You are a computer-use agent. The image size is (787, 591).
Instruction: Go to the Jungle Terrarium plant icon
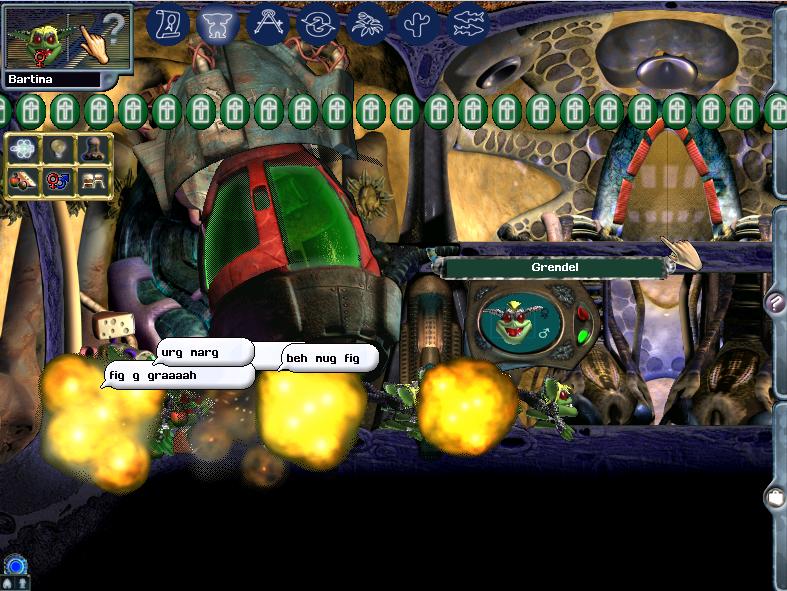click(367, 24)
